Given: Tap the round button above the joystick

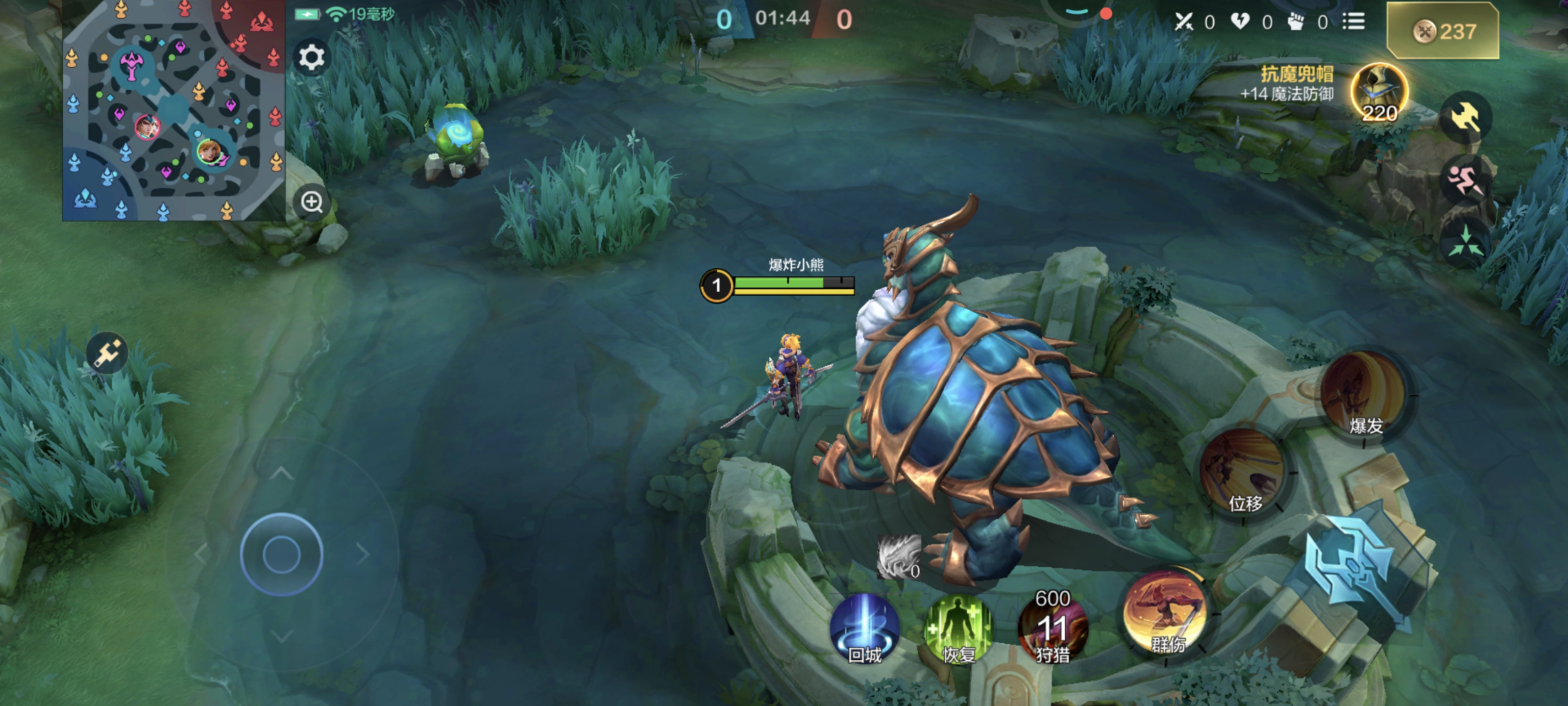Looking at the screenshot, I should point(107,353).
